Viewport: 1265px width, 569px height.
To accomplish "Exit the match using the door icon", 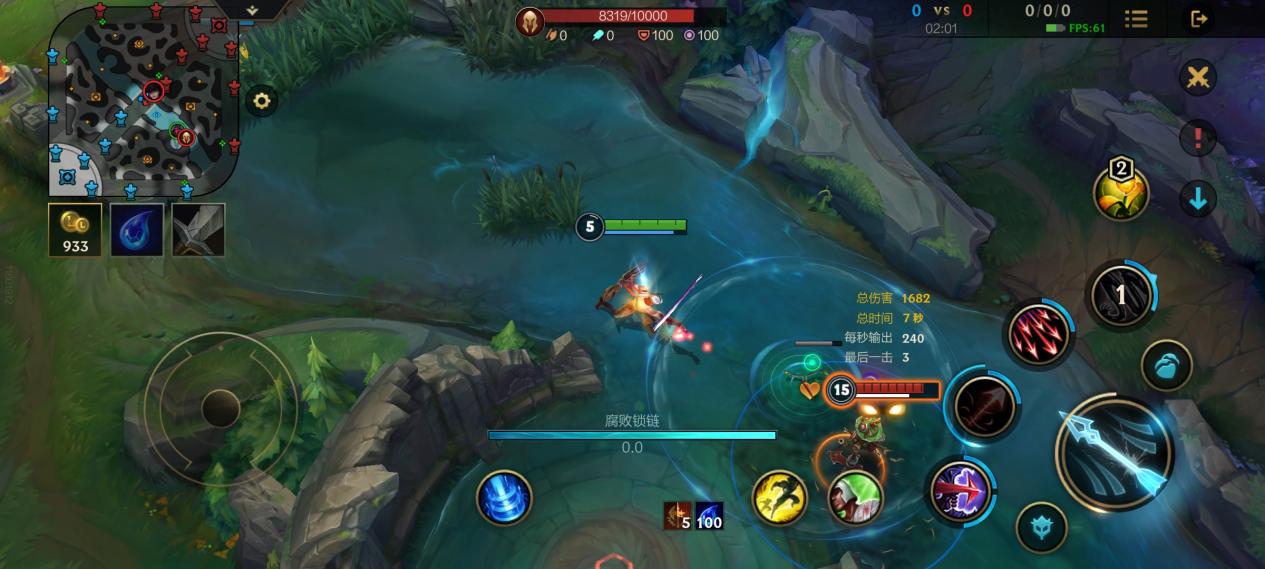I will pos(1197,18).
